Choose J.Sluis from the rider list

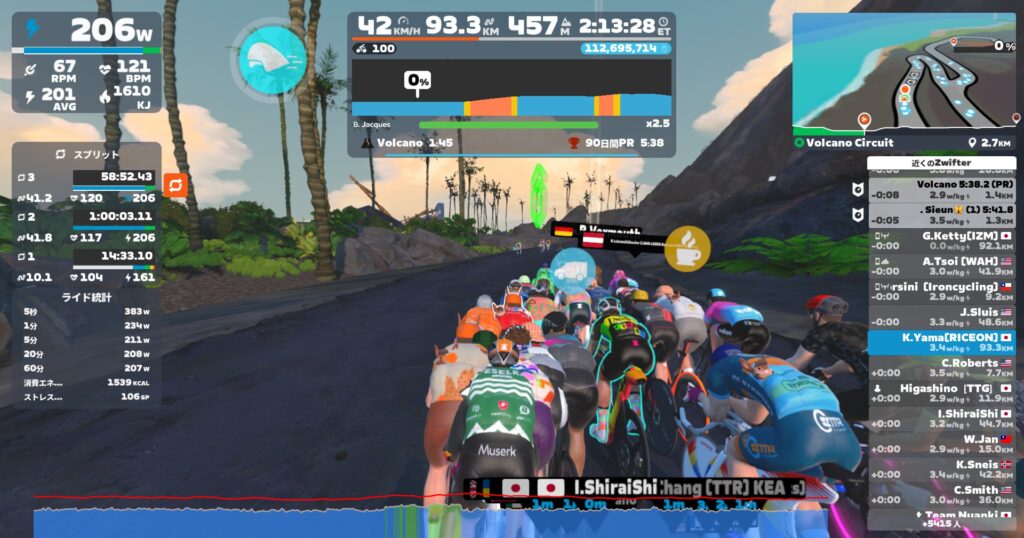click(940, 316)
